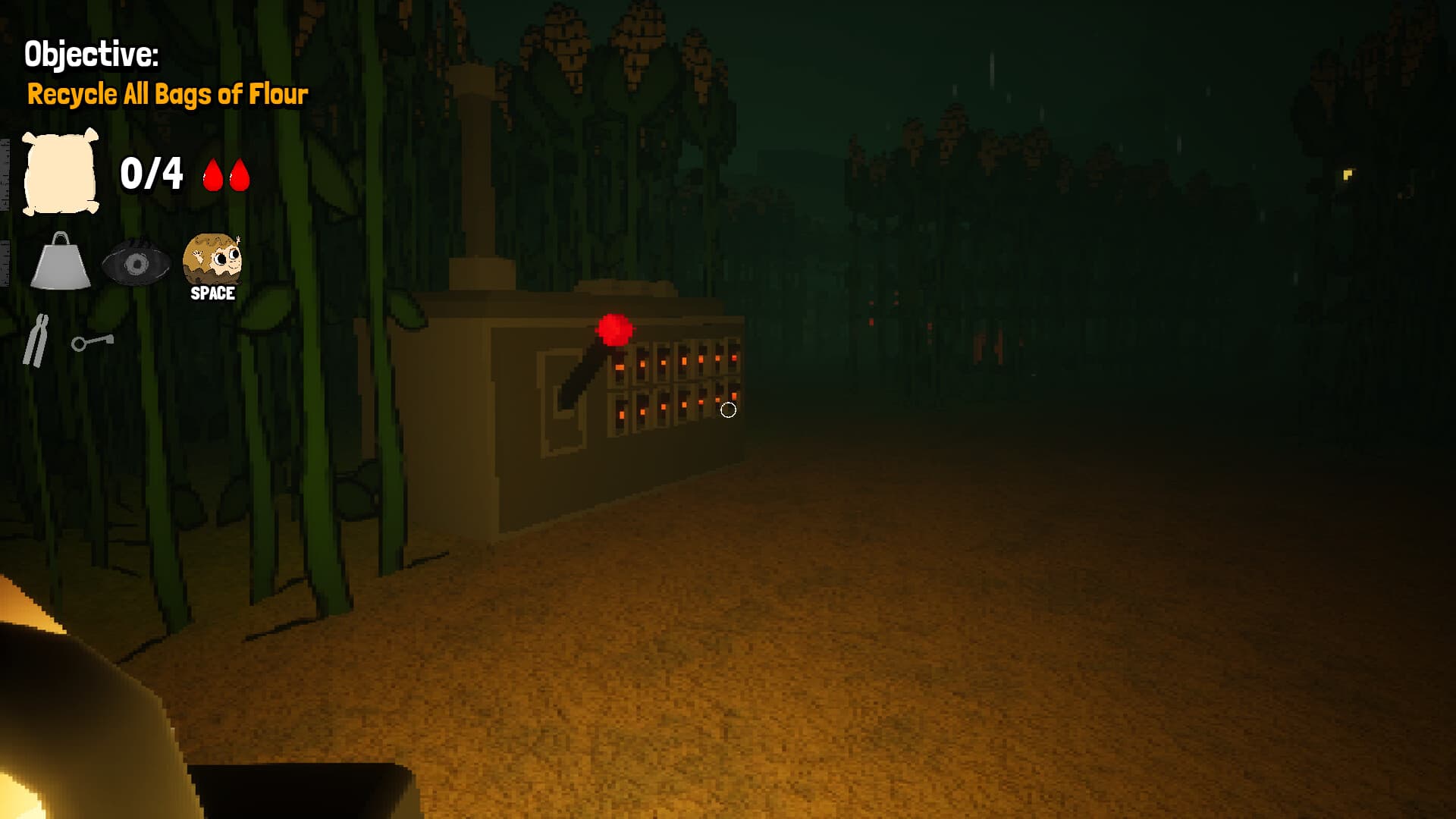Click the red lever knob light
The height and width of the screenshot is (819, 1456).
pos(614,328)
